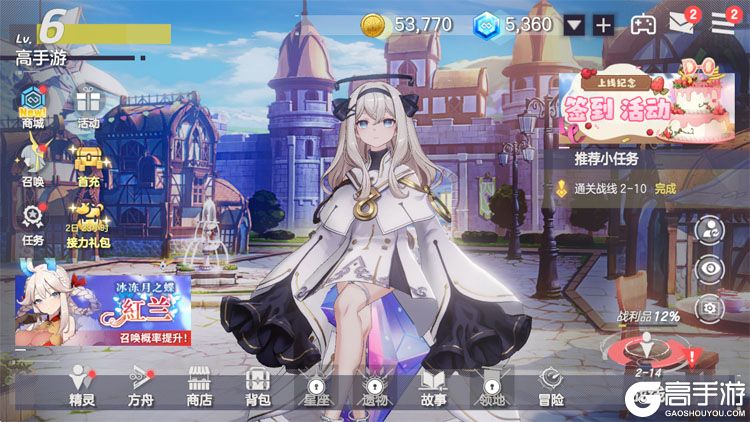Open the gamepad controller icon

click(x=643, y=25)
